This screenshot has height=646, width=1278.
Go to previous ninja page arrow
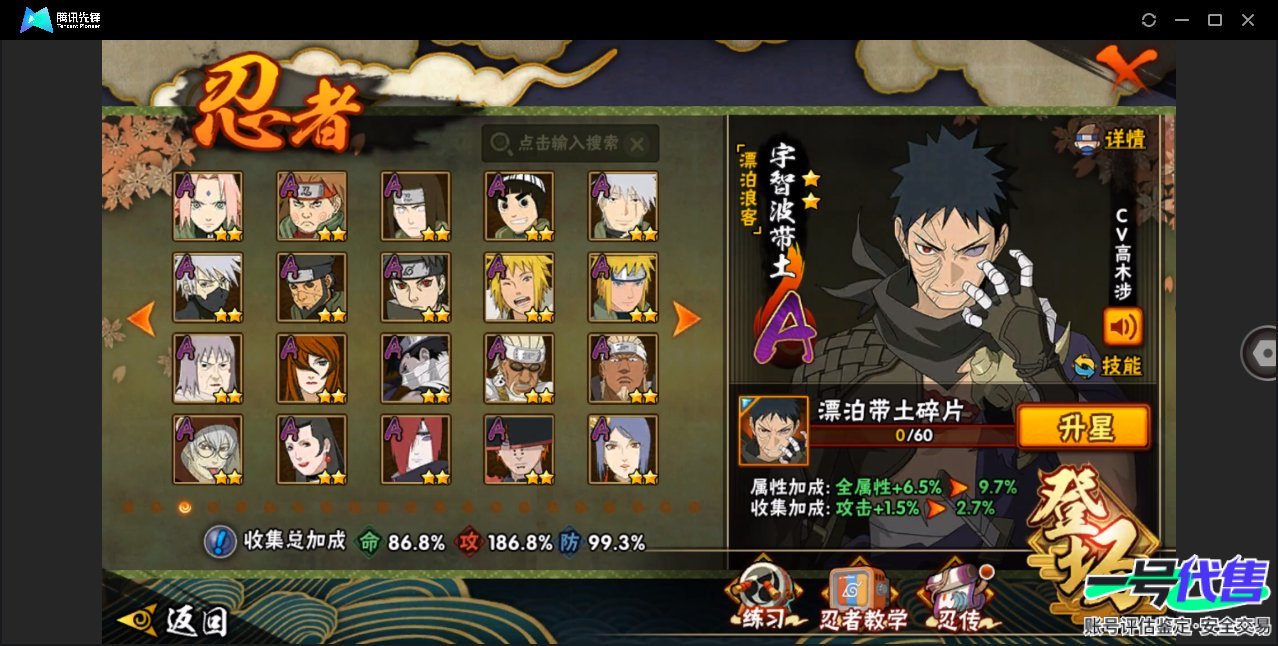142,318
